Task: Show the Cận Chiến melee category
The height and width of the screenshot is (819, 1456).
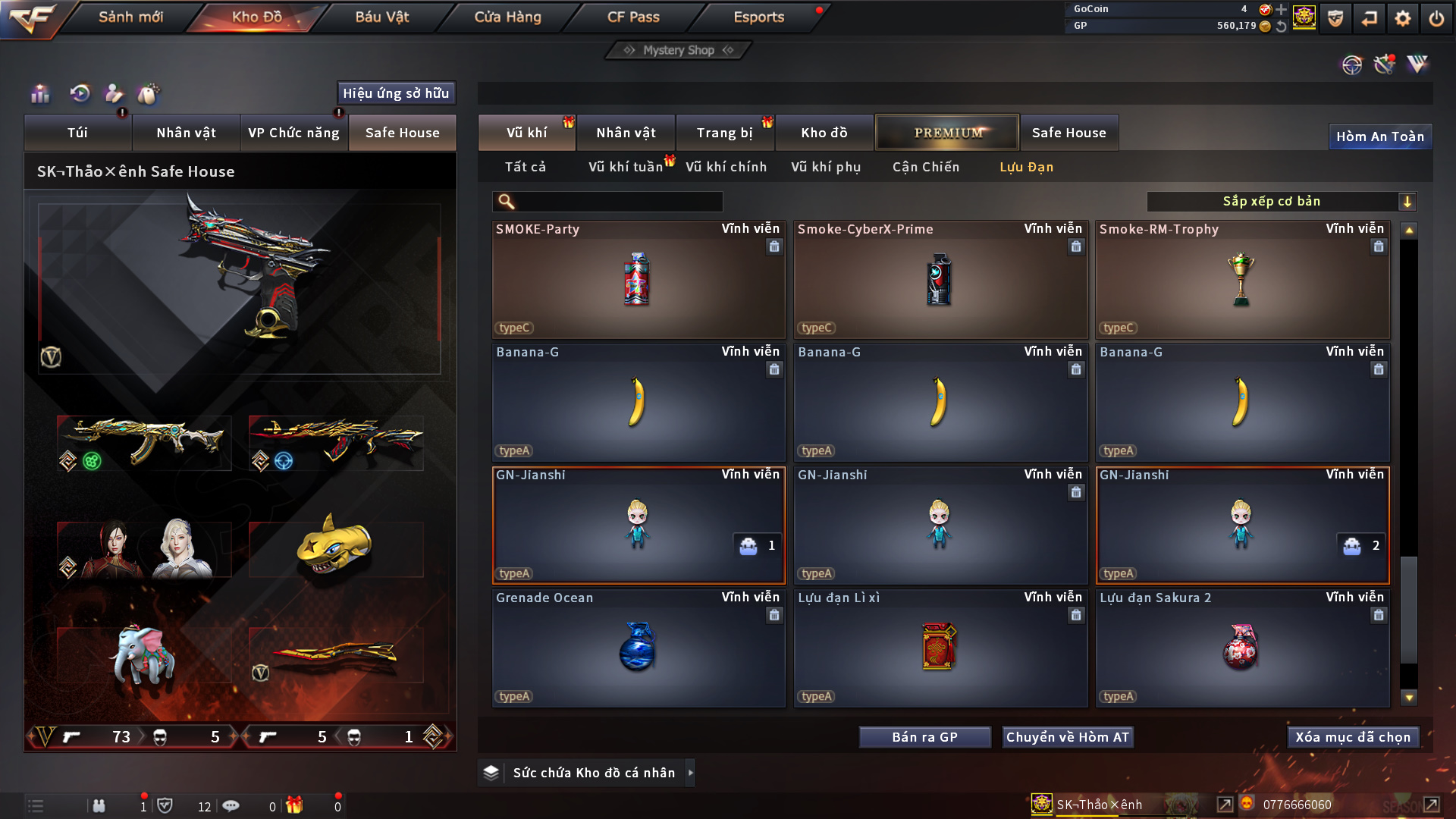Action: point(925,167)
